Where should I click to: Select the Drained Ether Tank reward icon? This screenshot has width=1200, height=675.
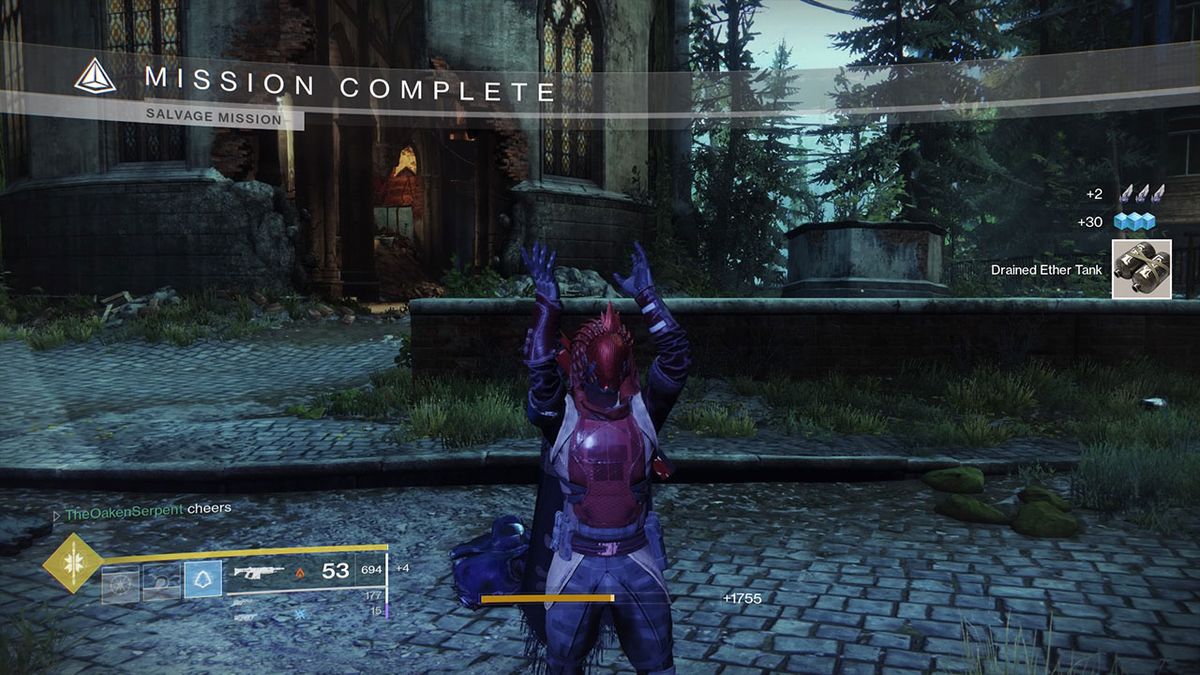click(1141, 269)
